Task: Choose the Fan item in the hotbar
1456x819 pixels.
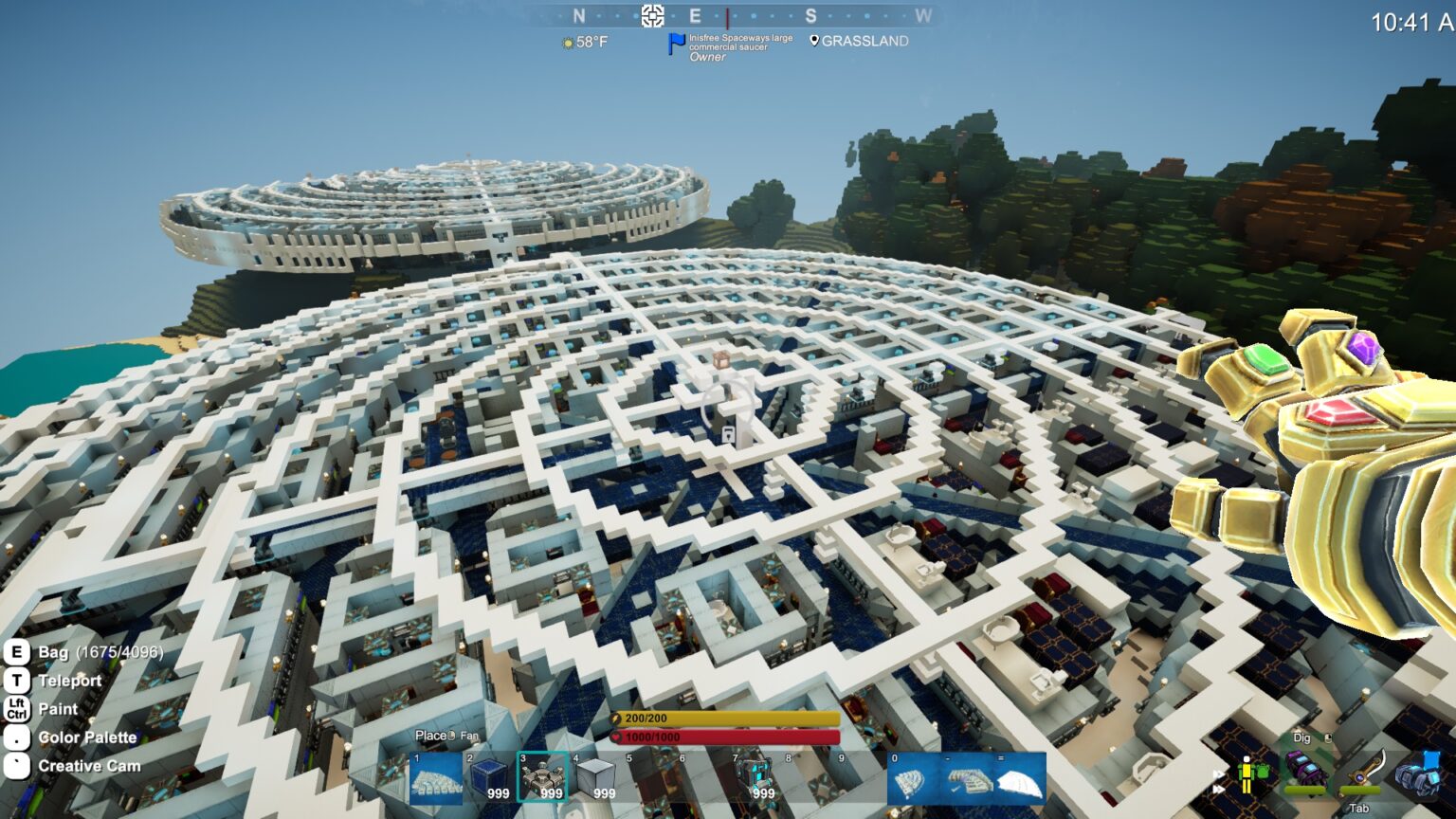Action: click(x=543, y=778)
